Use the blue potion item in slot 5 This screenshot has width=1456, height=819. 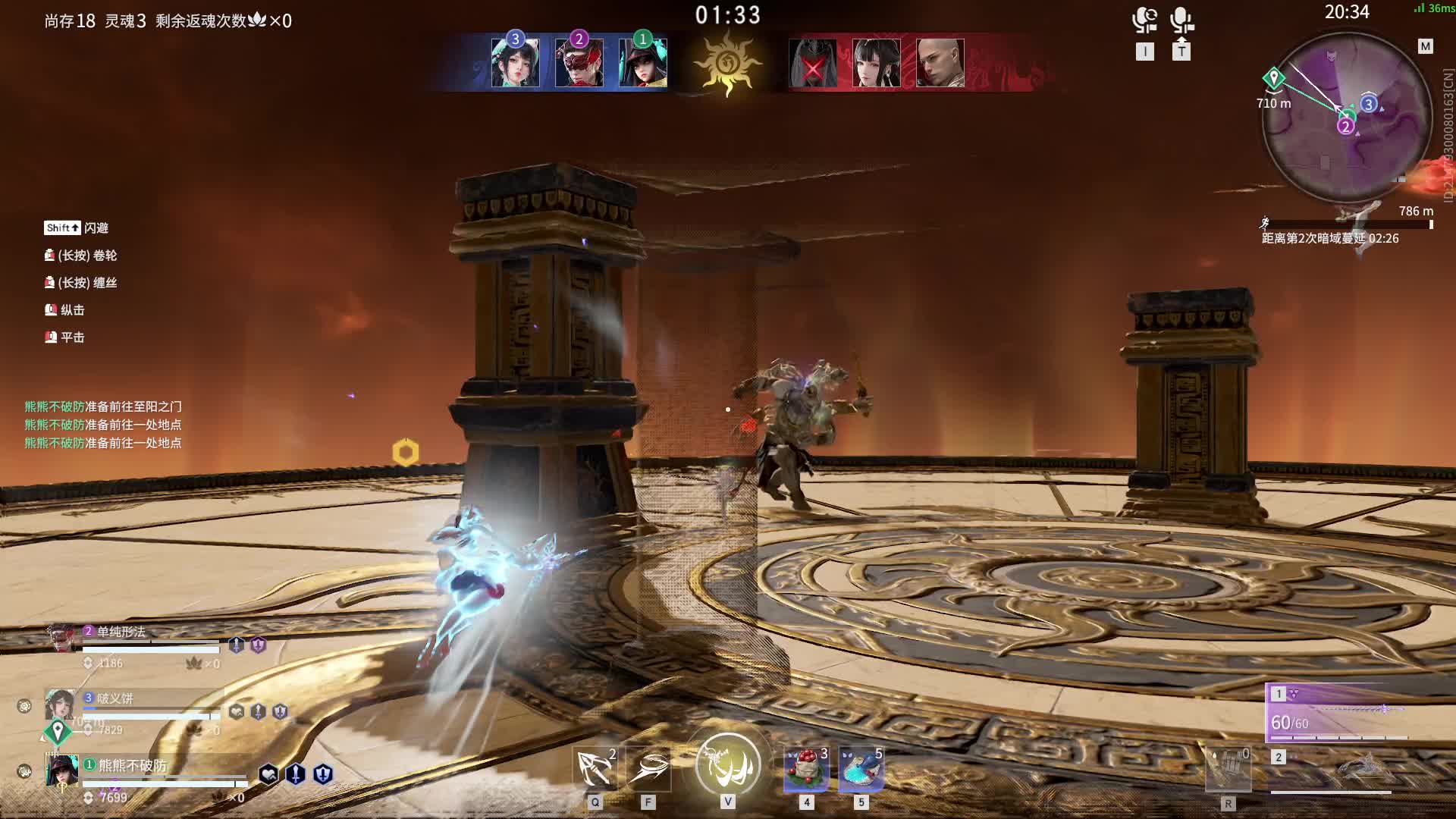click(x=861, y=769)
